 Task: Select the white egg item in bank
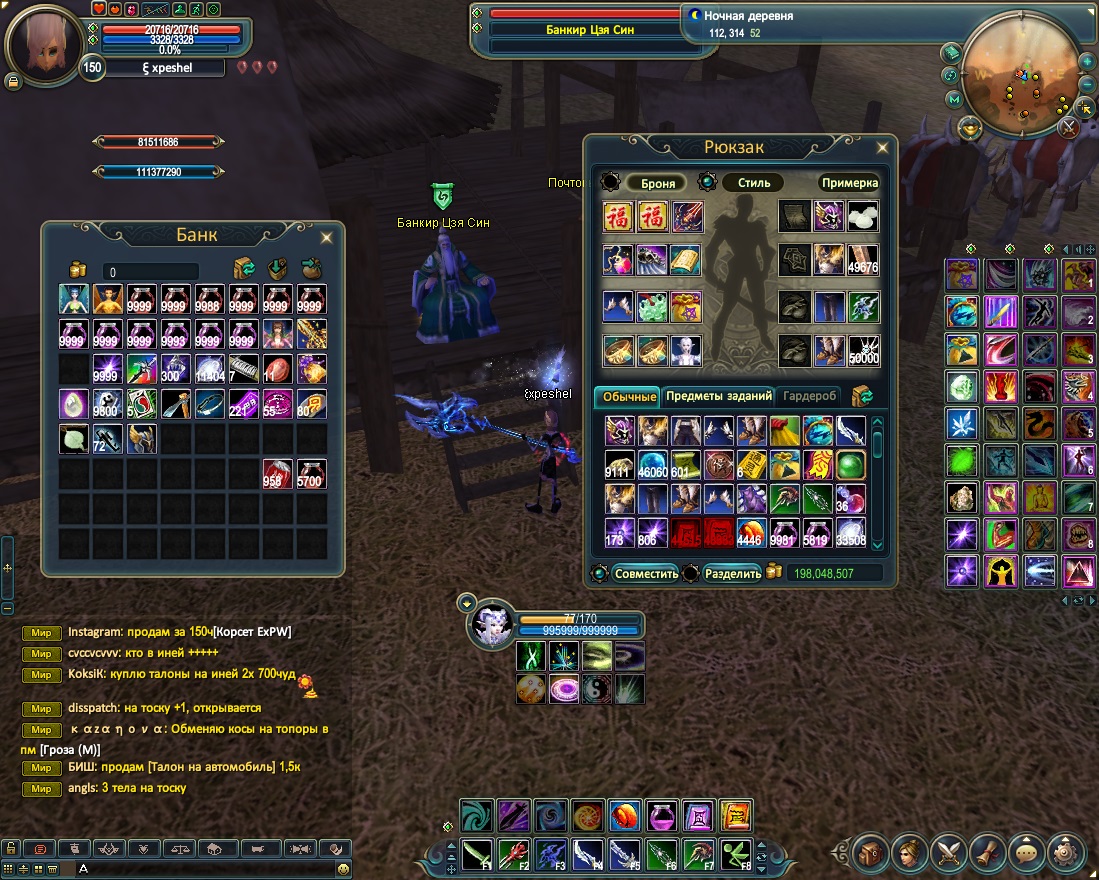pos(74,404)
